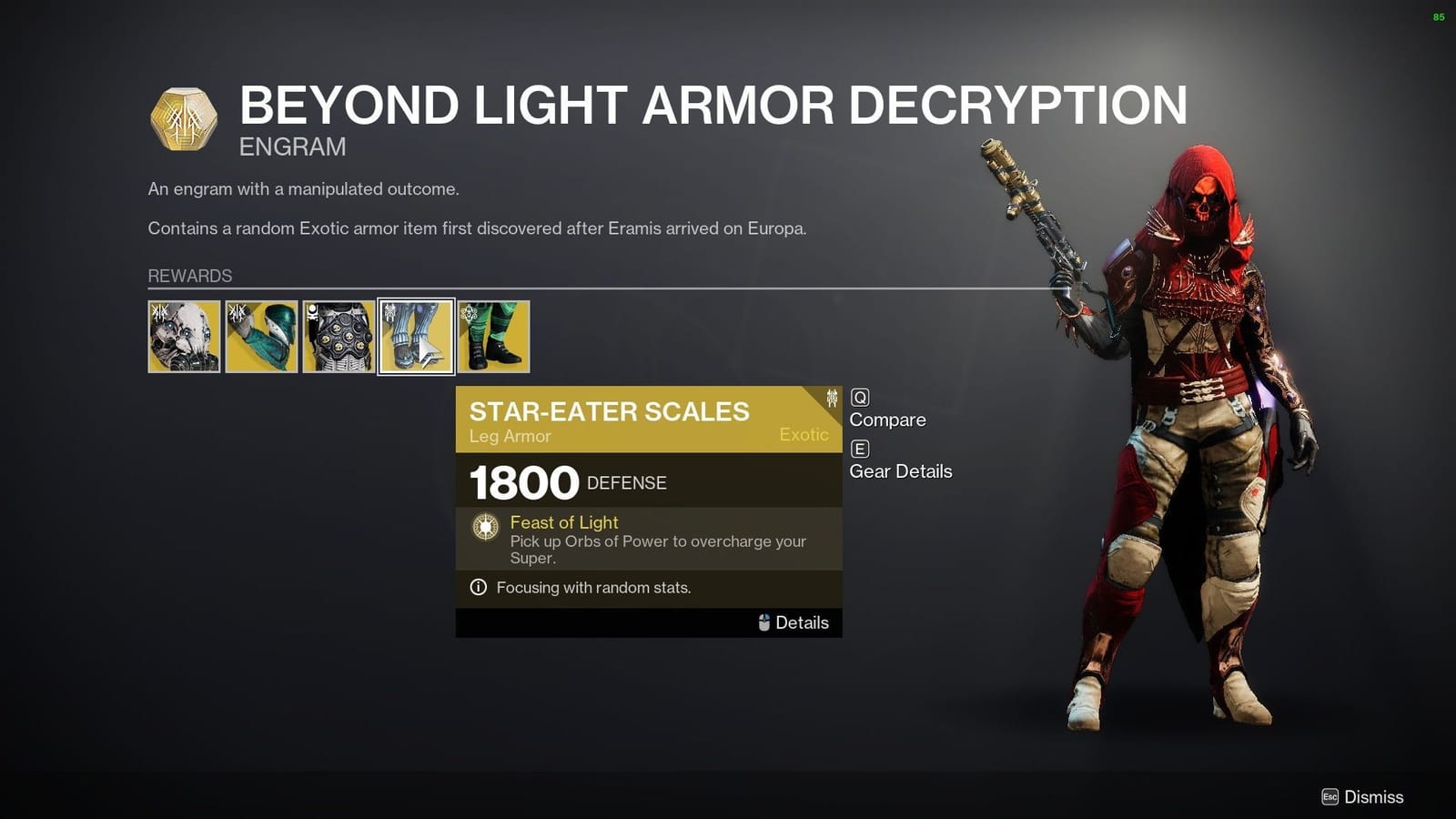The width and height of the screenshot is (1456, 819).
Task: Open the Details panel
Action: 802,622
